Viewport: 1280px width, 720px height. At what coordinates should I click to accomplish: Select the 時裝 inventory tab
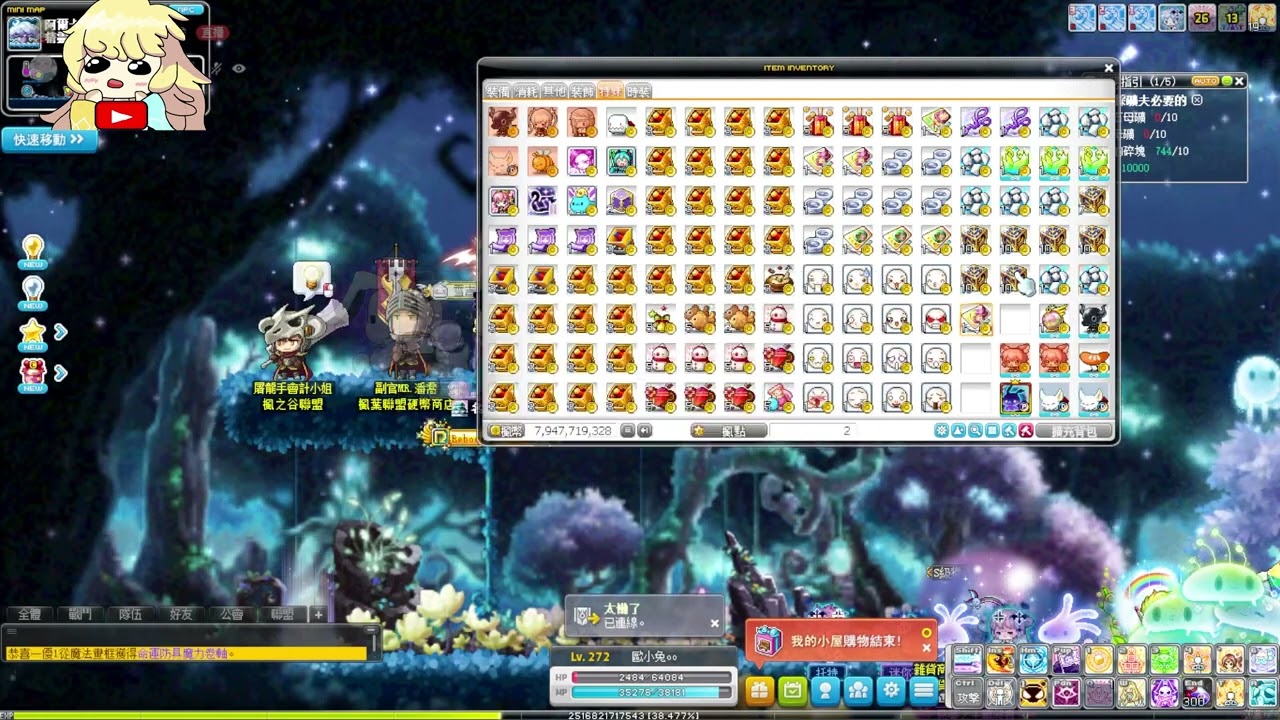coord(638,91)
